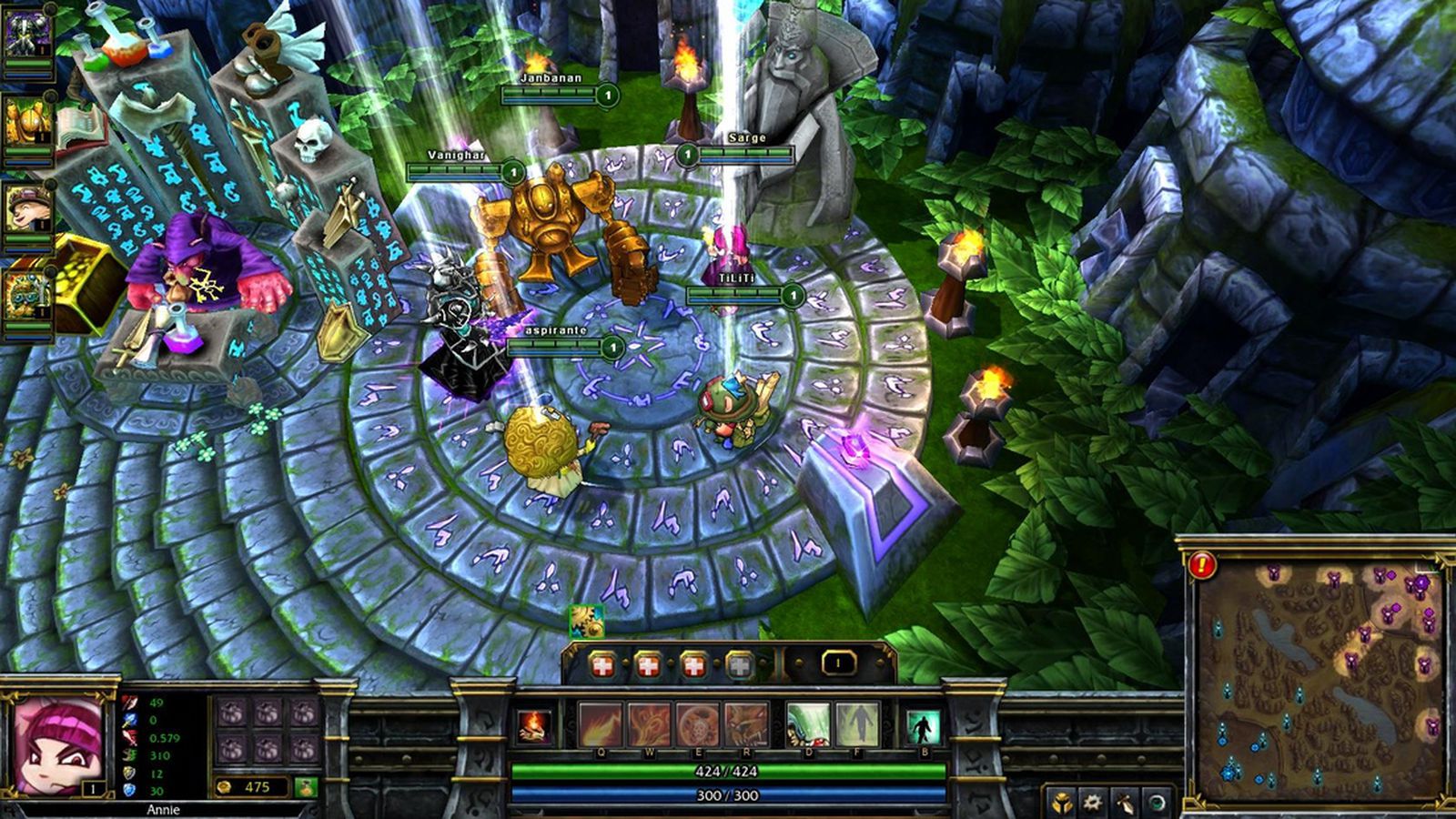Activate the W Incinerate ability
The width and height of the screenshot is (1456, 819).
[649, 725]
